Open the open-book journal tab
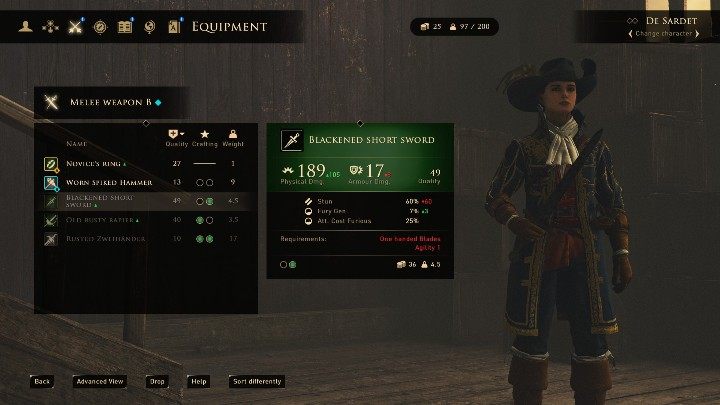 pyautogui.click(x=125, y=26)
